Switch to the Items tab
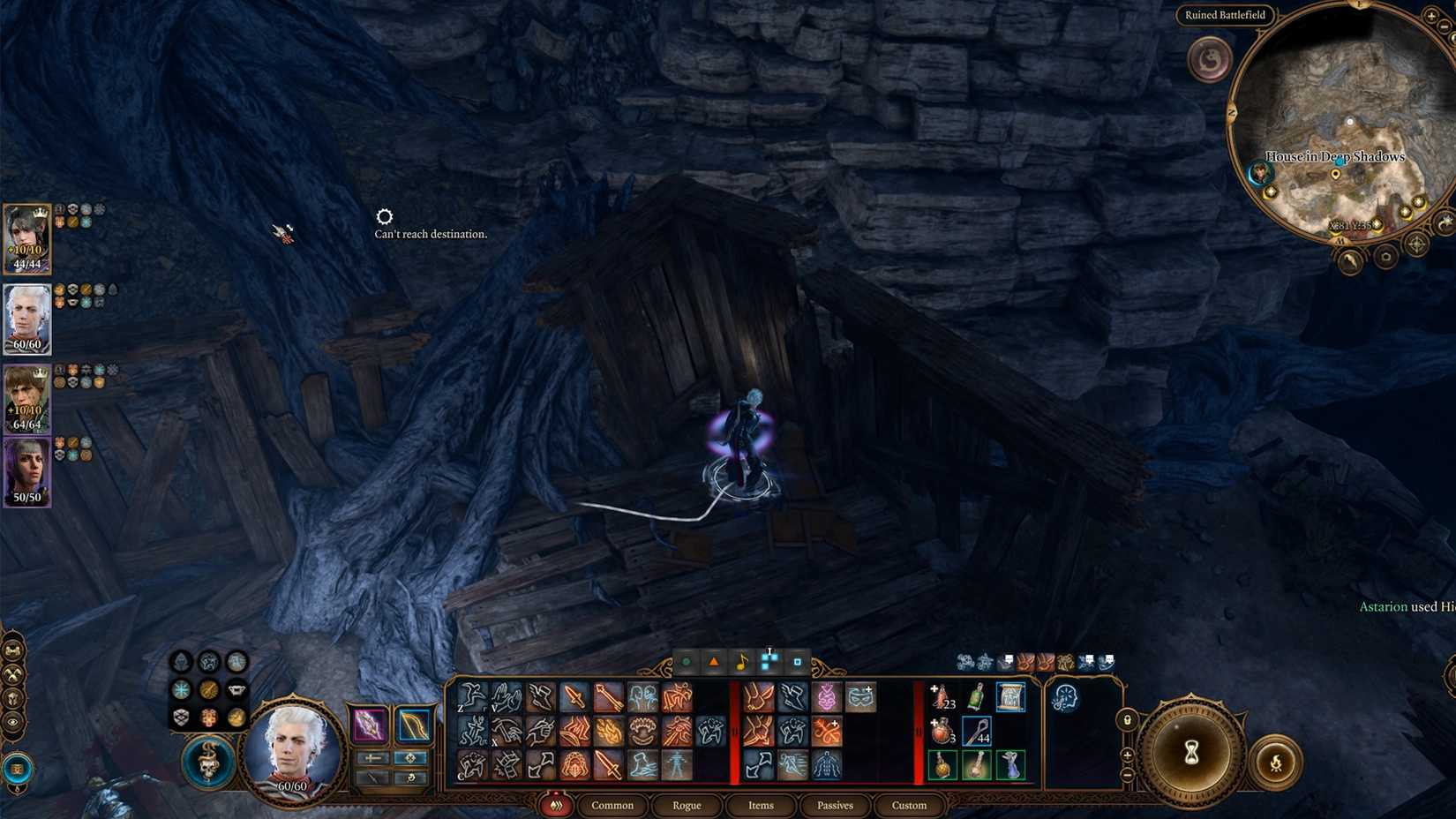The width and height of the screenshot is (1456, 819). click(x=761, y=806)
